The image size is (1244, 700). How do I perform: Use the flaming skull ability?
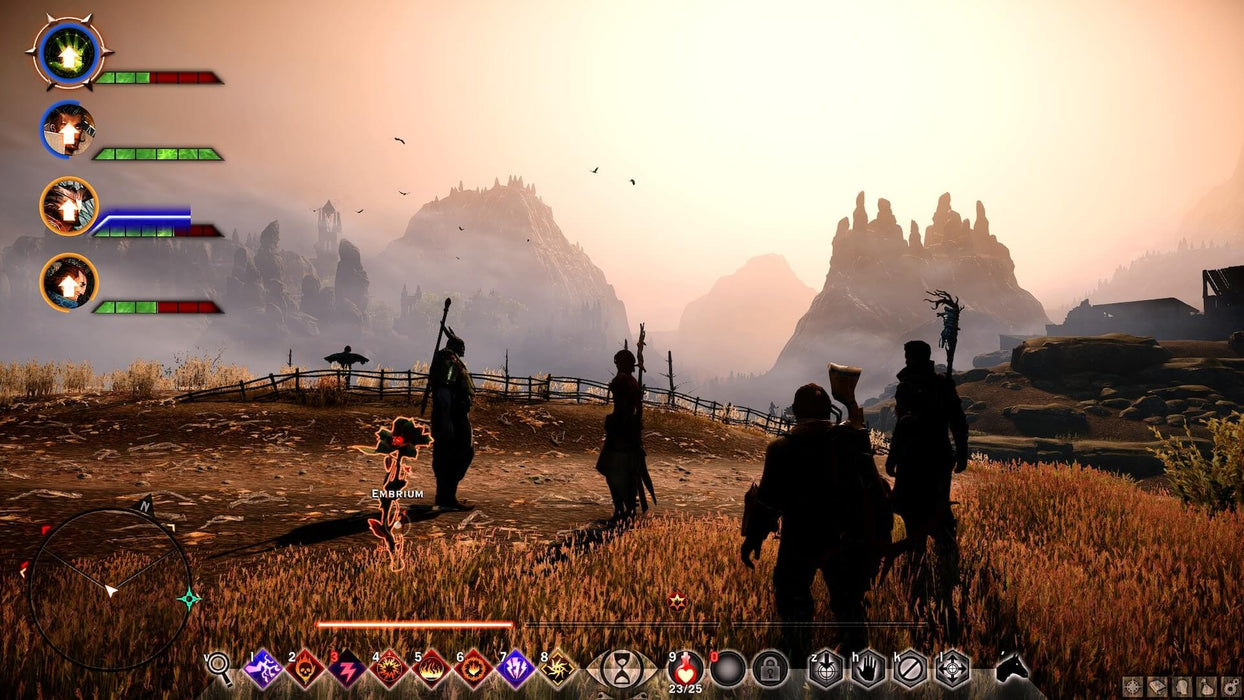(x=305, y=668)
